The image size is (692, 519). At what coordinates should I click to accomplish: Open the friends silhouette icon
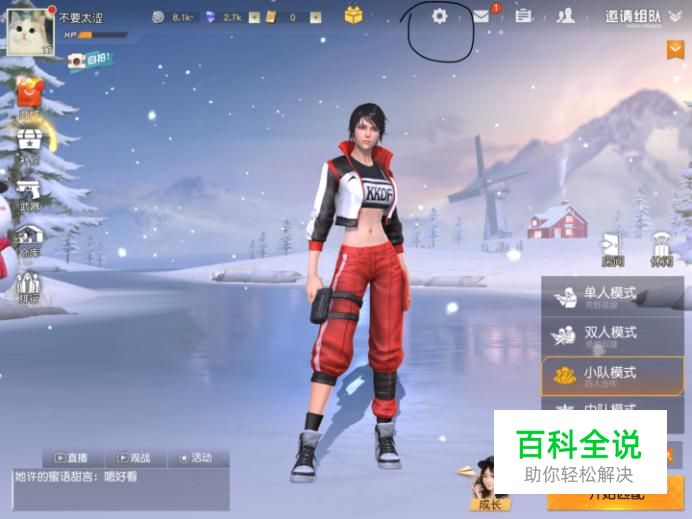(566, 16)
